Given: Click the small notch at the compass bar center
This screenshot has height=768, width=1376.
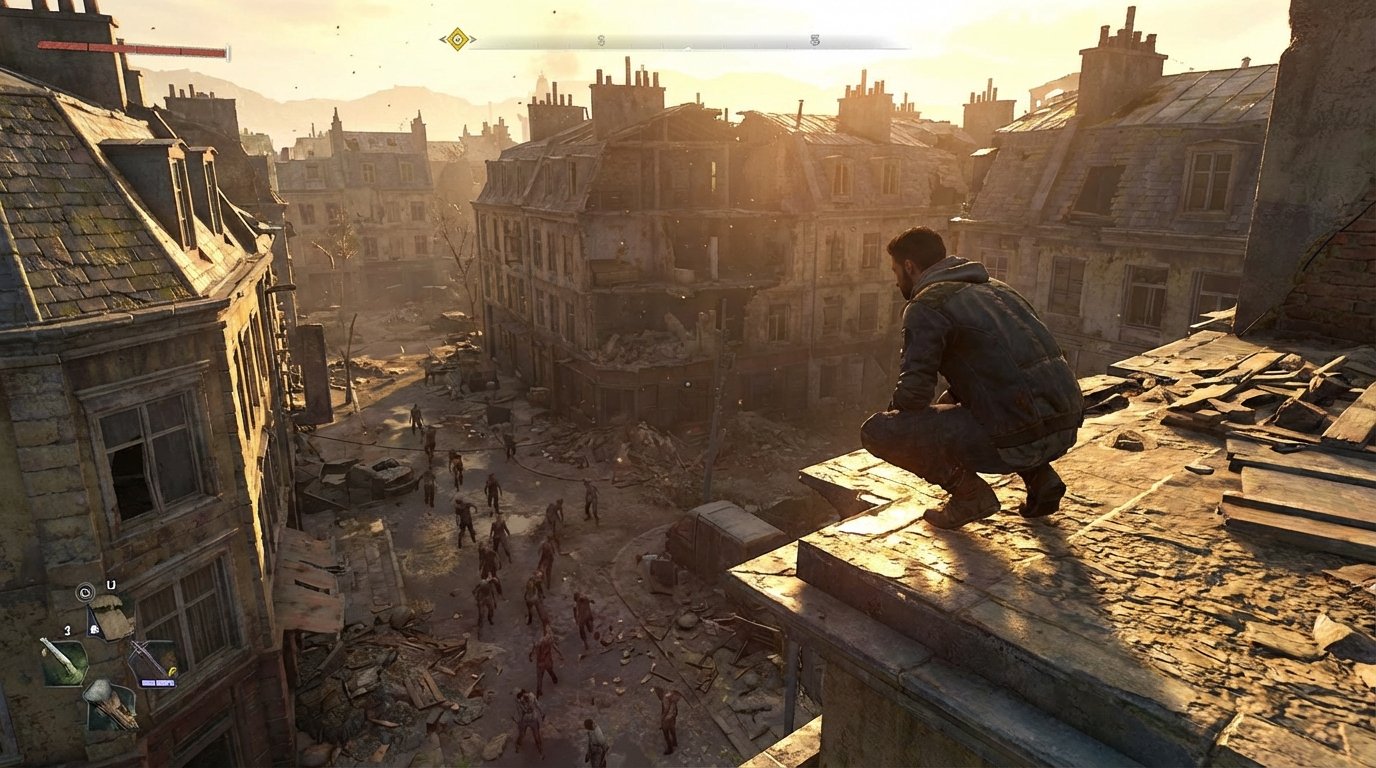Looking at the screenshot, I should click(687, 47).
